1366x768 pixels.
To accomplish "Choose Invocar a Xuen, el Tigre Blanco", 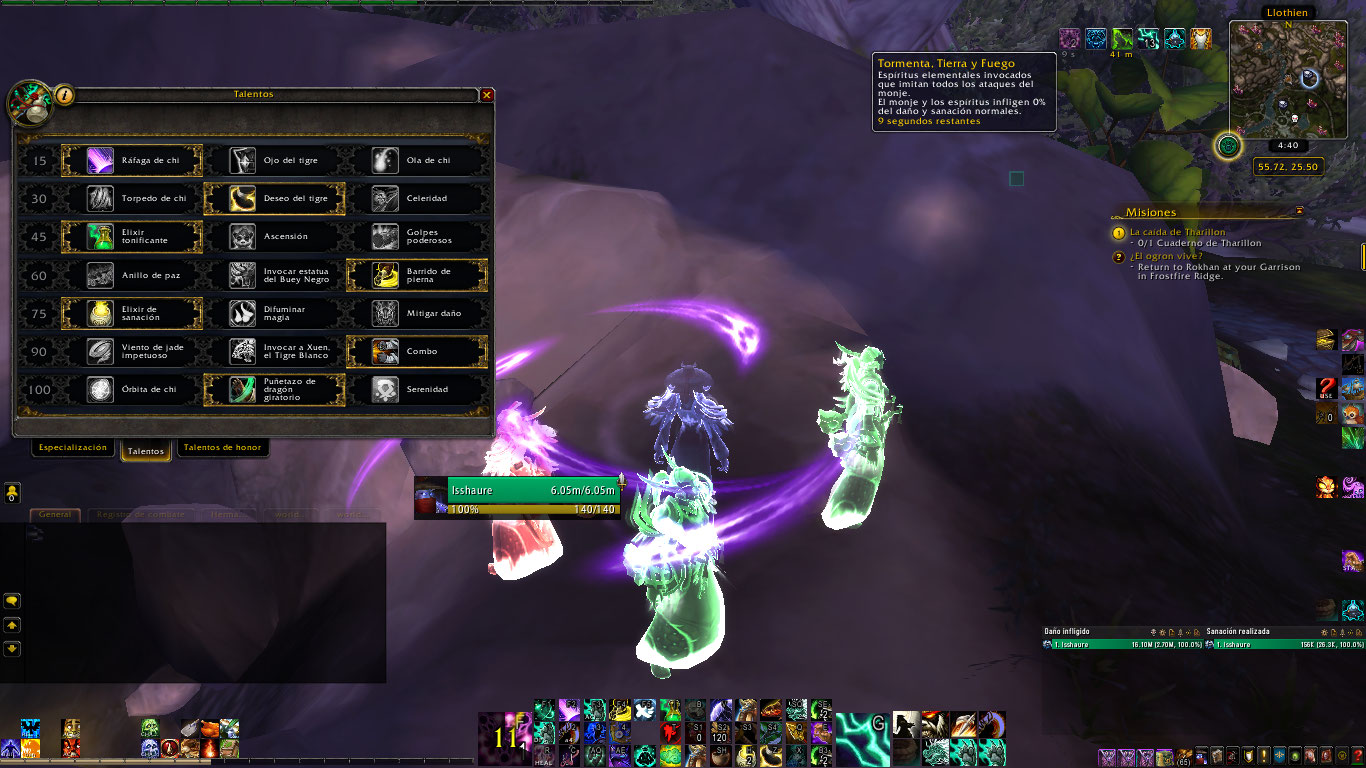I will 274,351.
